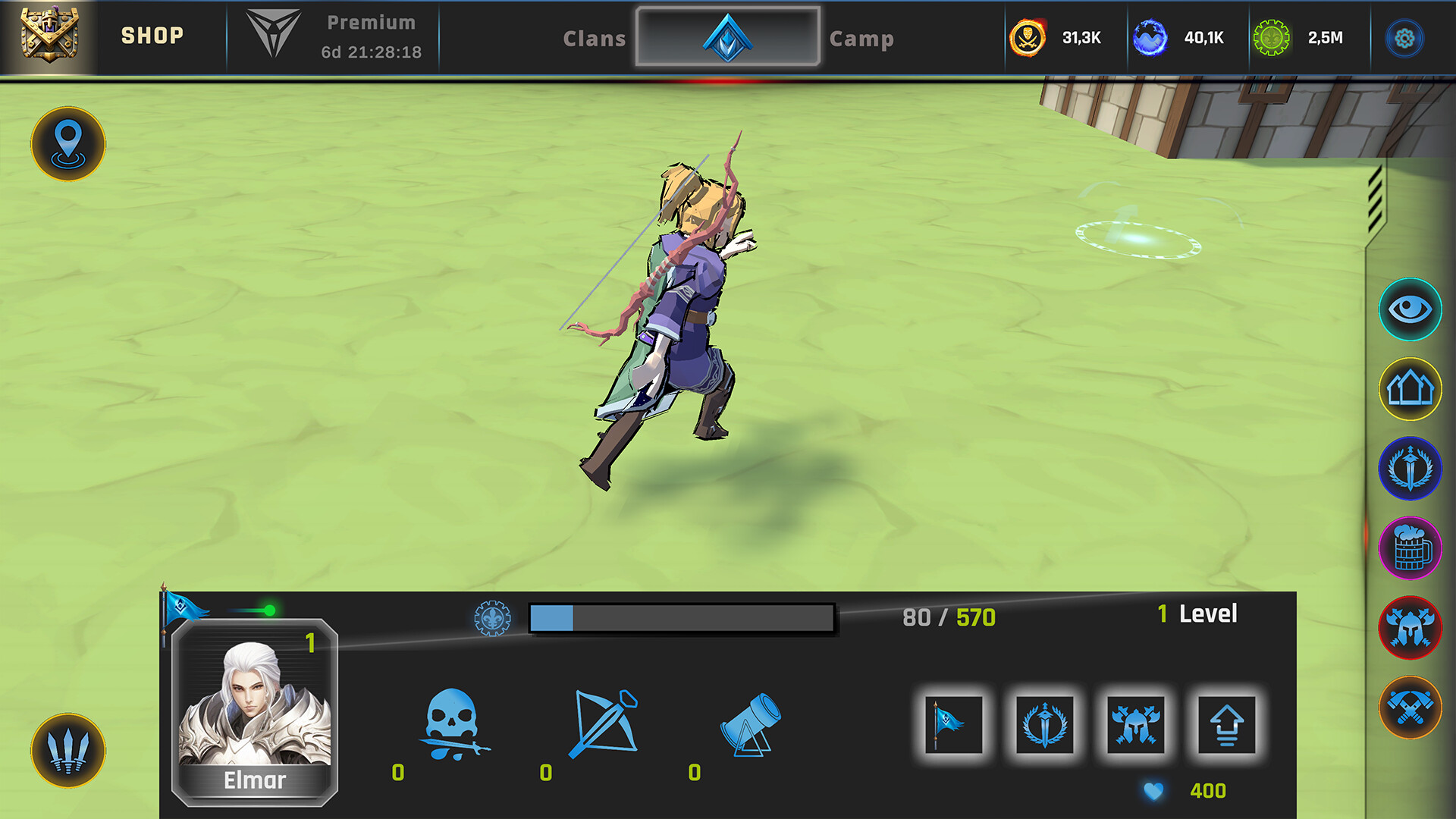Screen dimensions: 1456x819
Task: Switch to the Camp view
Action: click(x=862, y=38)
